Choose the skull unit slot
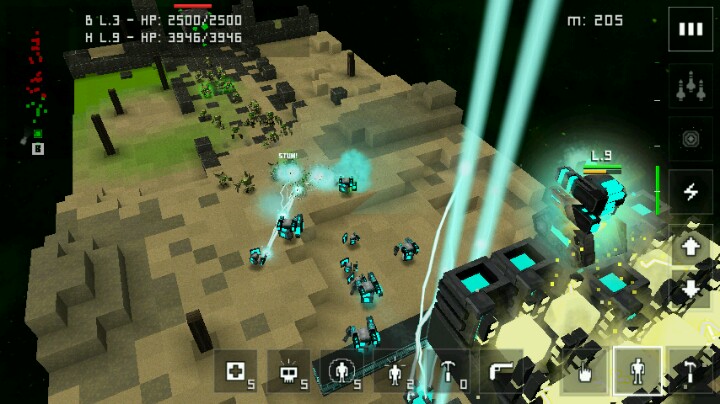 click(289, 370)
